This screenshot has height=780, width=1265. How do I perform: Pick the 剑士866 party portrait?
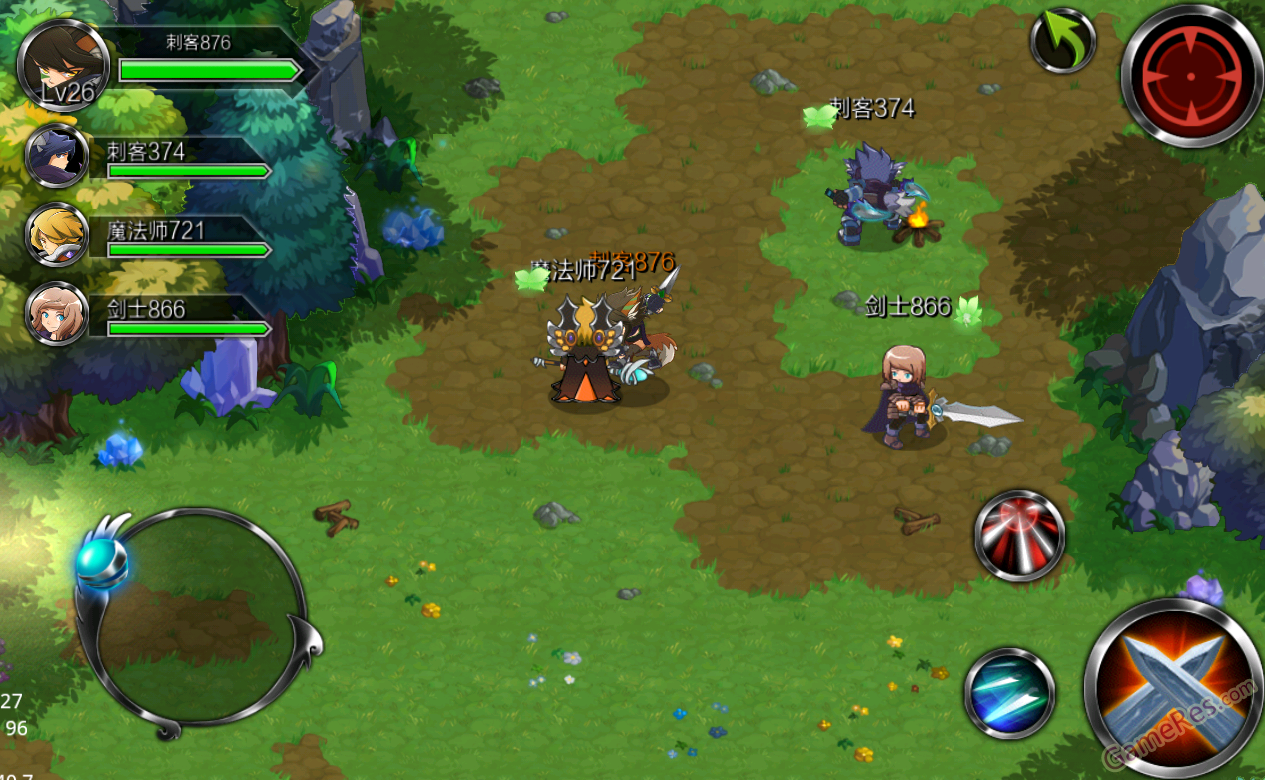tap(57, 312)
